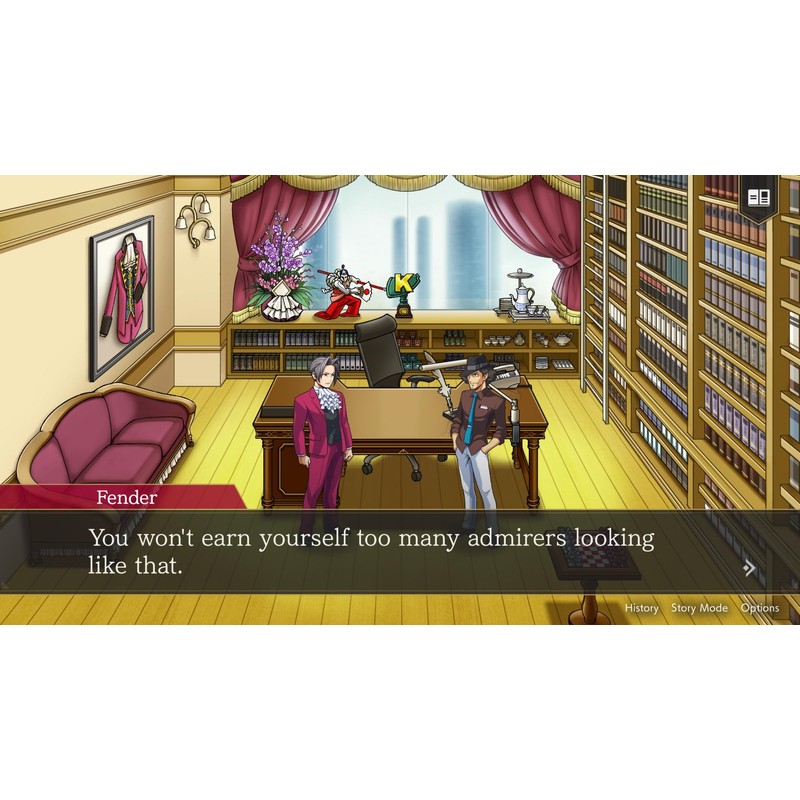Toggle Story Mode
Screen dimensions: 800x800
pyautogui.click(x=699, y=608)
